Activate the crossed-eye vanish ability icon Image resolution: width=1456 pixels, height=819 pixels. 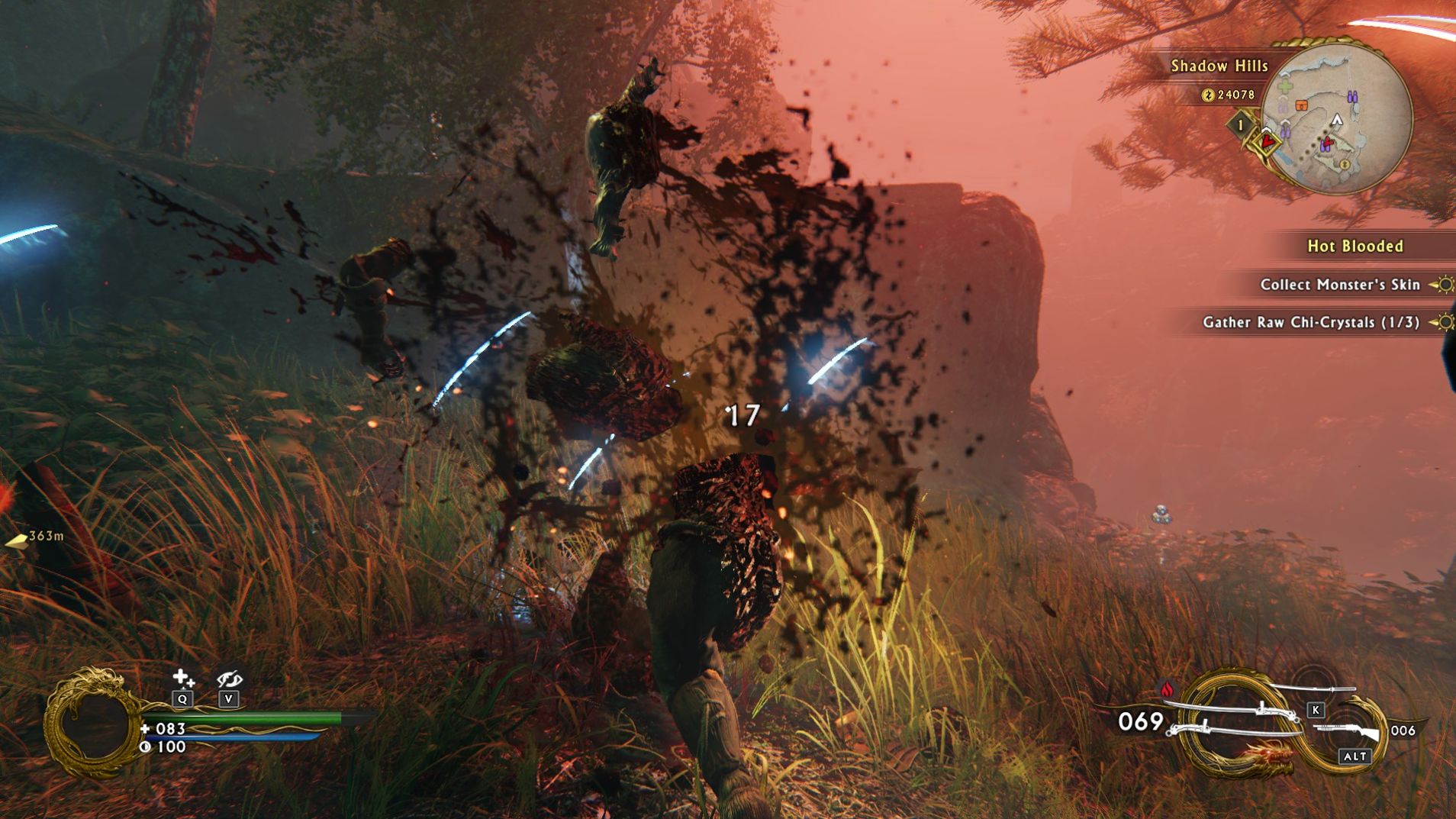point(229,678)
